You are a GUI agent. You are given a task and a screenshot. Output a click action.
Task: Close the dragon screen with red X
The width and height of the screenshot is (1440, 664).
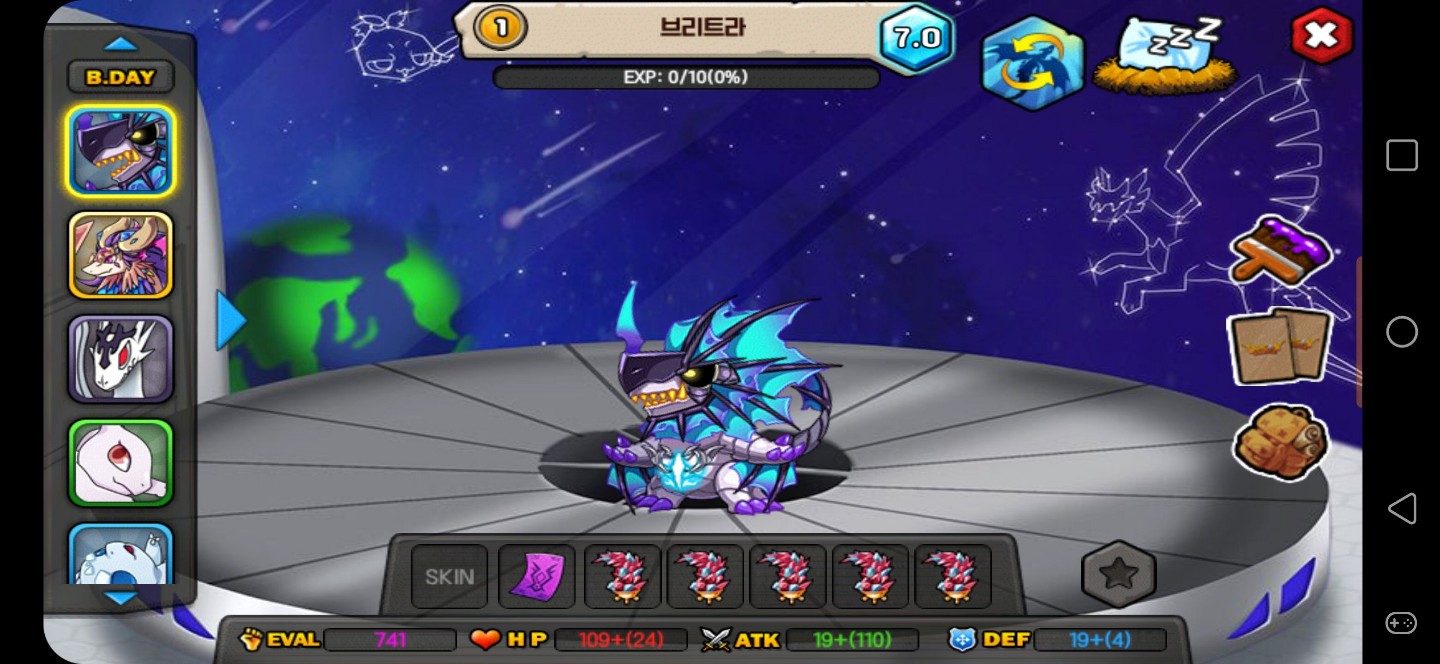1320,36
